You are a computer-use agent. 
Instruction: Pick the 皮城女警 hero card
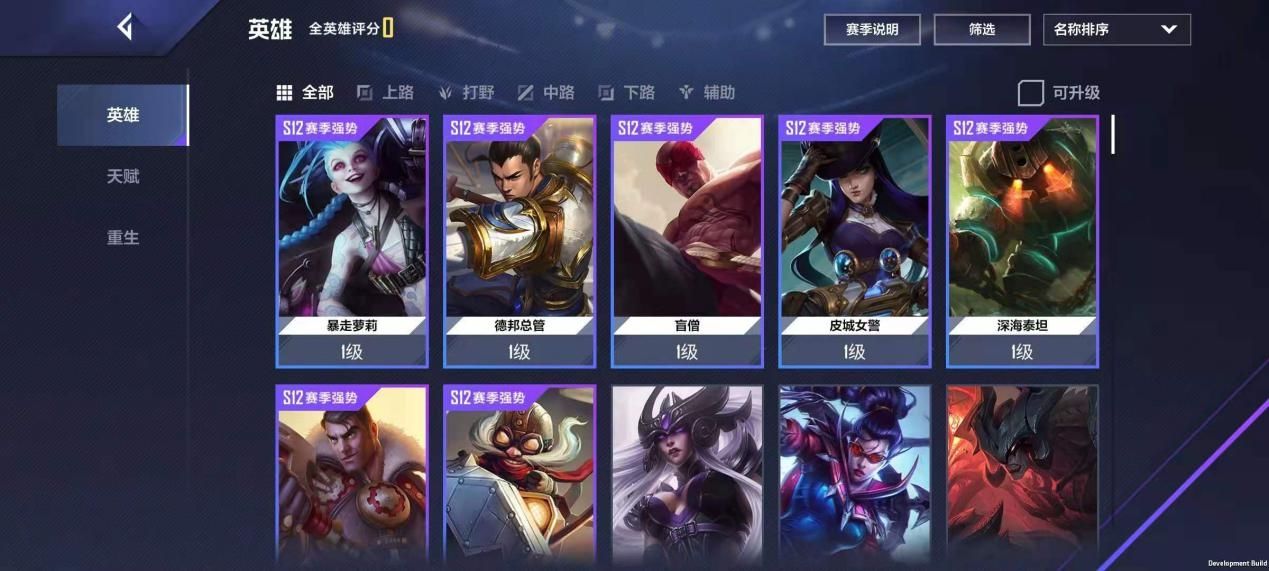[855, 241]
